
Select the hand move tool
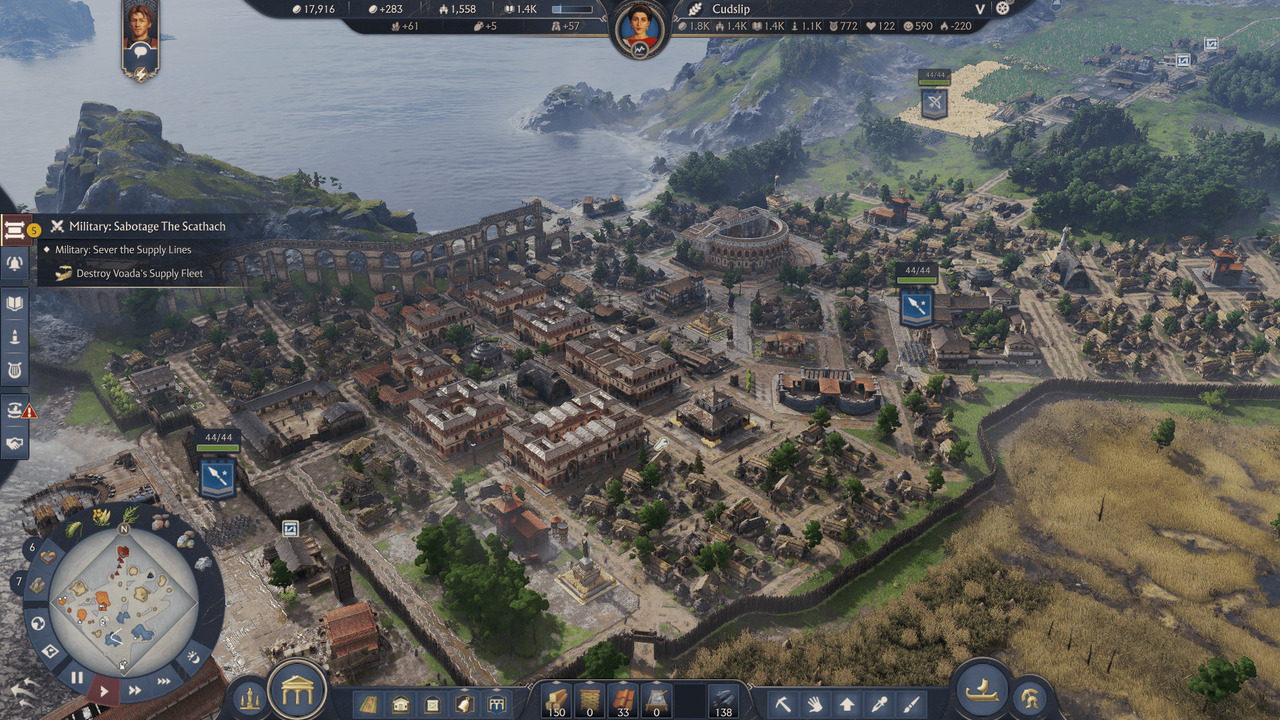pyautogui.click(x=815, y=703)
